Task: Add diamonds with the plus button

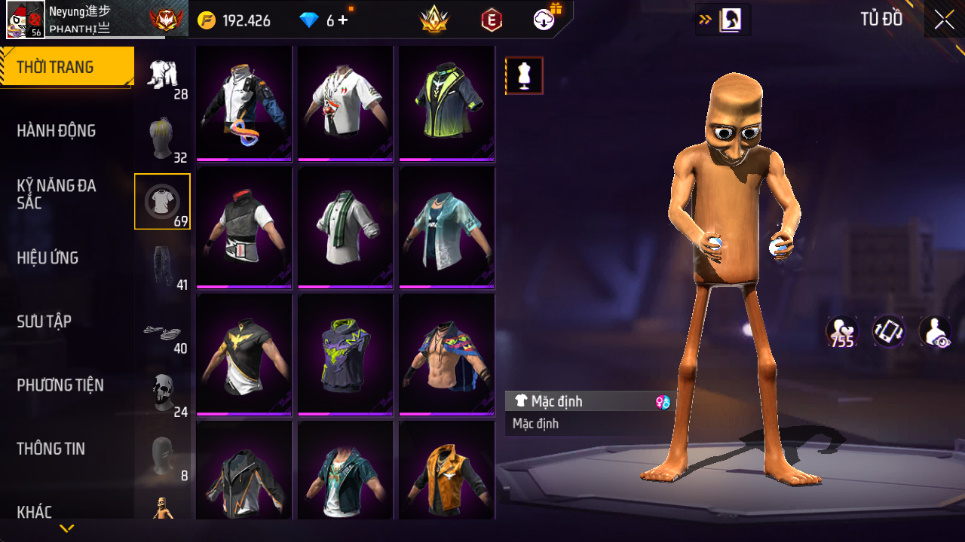Action: pyautogui.click(x=343, y=20)
